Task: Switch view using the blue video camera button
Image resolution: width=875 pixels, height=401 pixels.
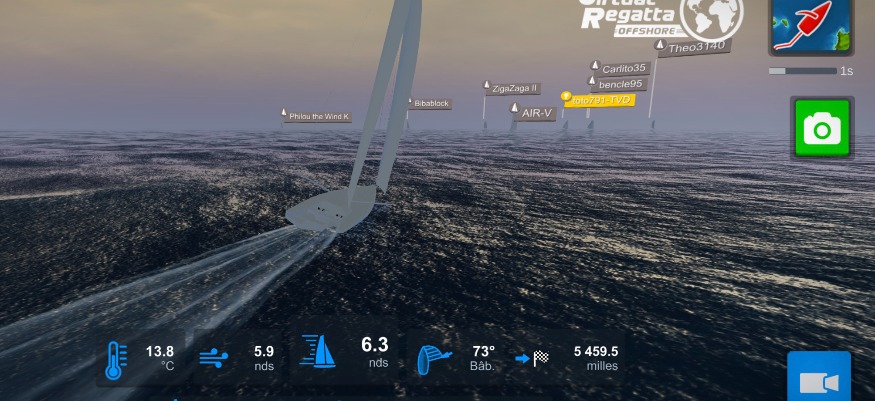Action: click(x=818, y=381)
